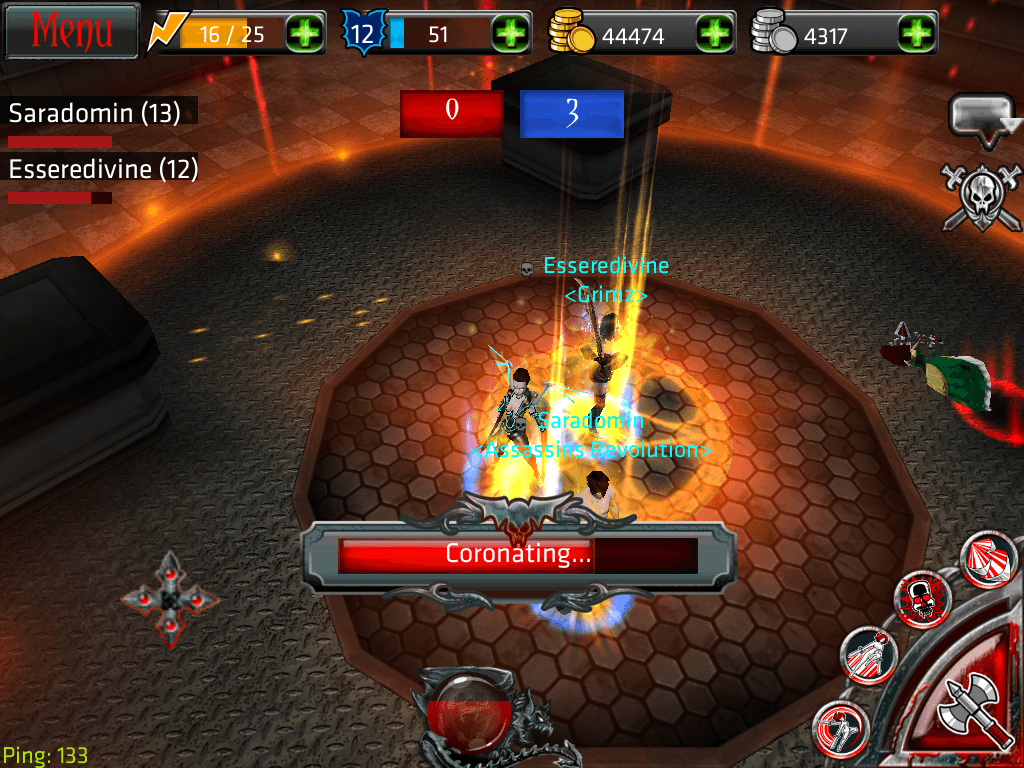Activate the striped fan ability

point(988,560)
